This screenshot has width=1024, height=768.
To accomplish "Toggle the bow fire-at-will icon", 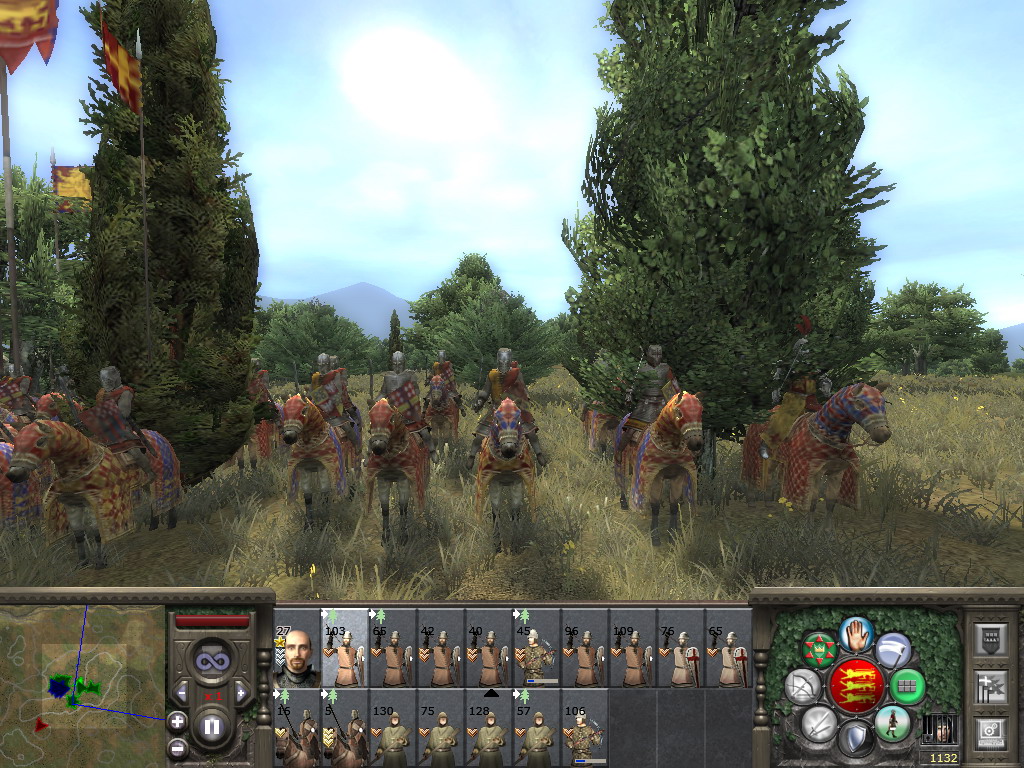I will coord(802,686).
